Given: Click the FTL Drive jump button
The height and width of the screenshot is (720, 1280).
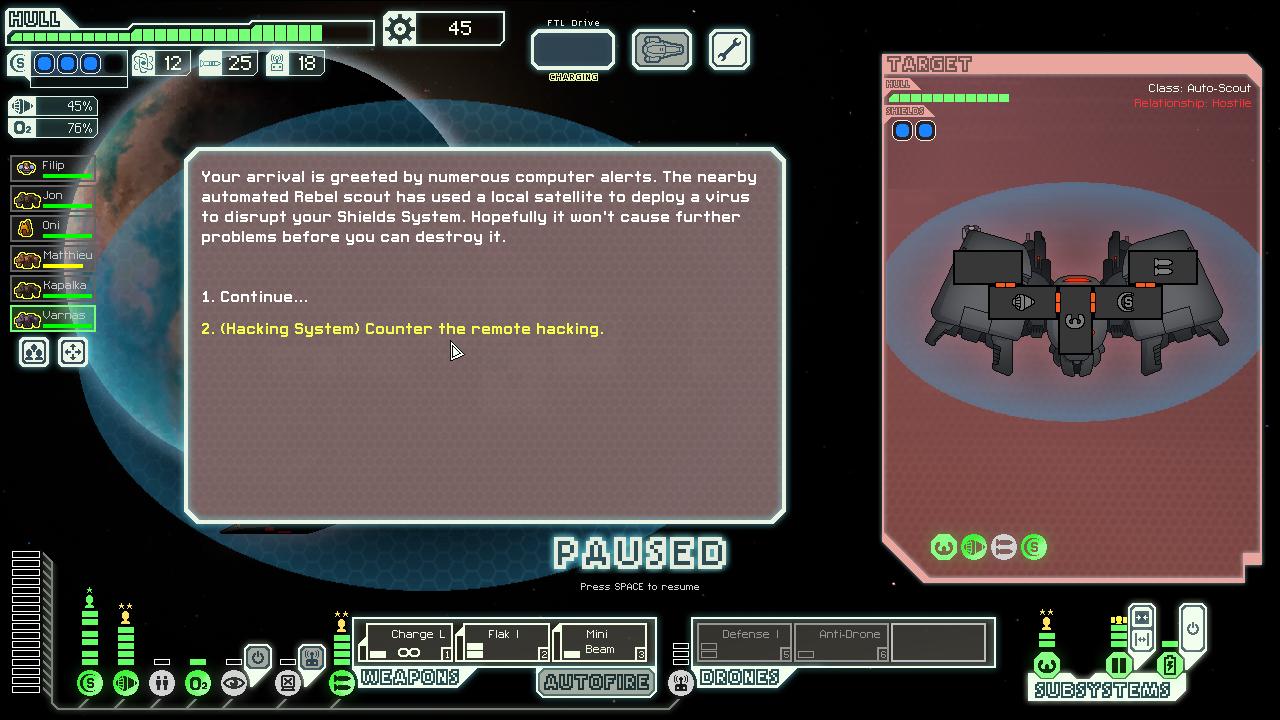Looking at the screenshot, I should pyautogui.click(x=572, y=49).
